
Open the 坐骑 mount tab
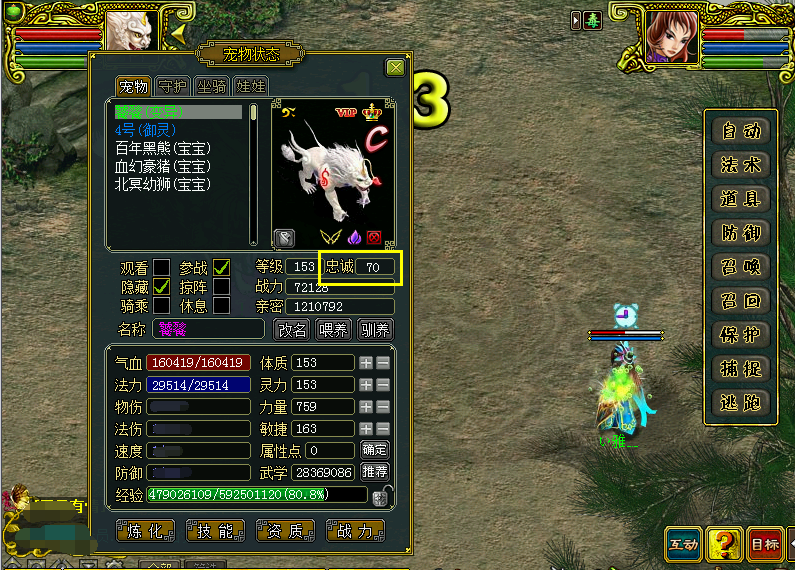211,87
